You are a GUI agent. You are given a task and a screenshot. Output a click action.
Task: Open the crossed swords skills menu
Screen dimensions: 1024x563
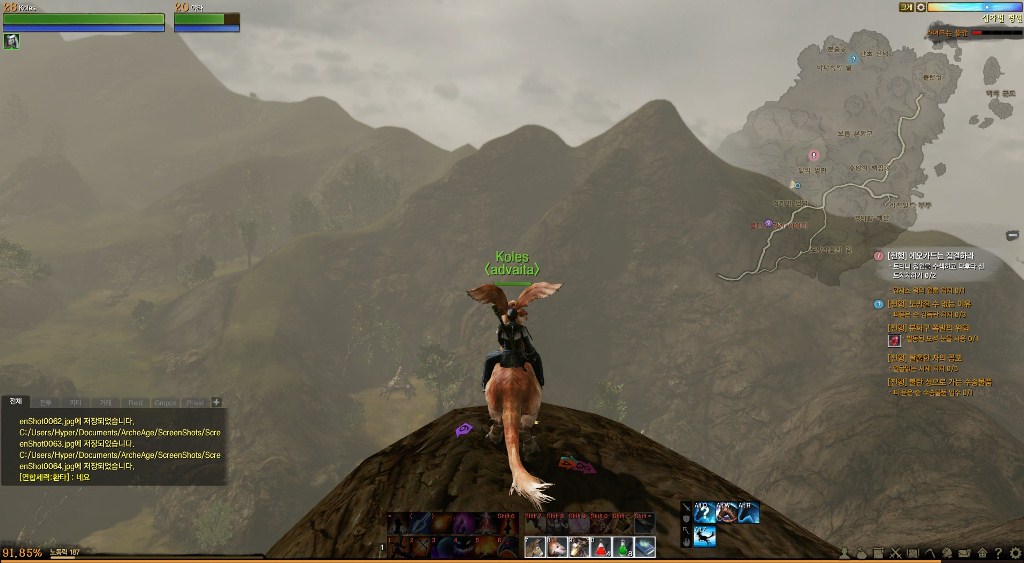coord(896,553)
